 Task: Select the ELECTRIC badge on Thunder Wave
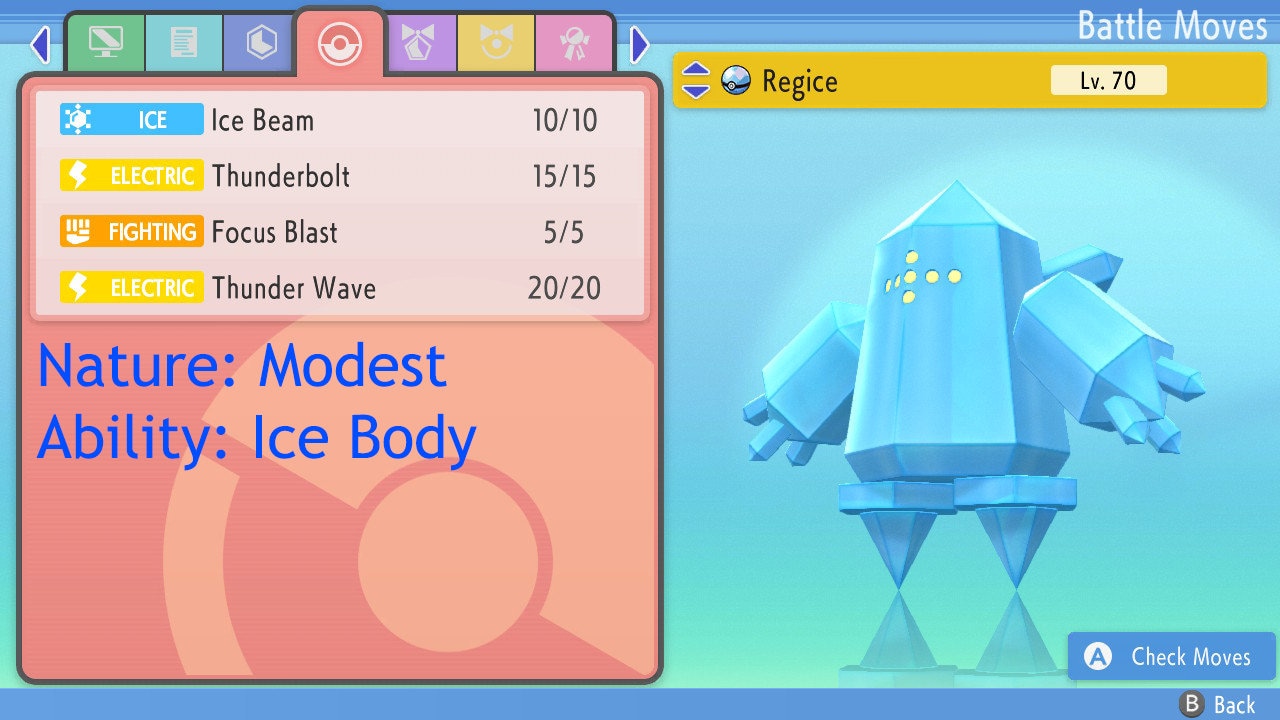click(x=131, y=287)
